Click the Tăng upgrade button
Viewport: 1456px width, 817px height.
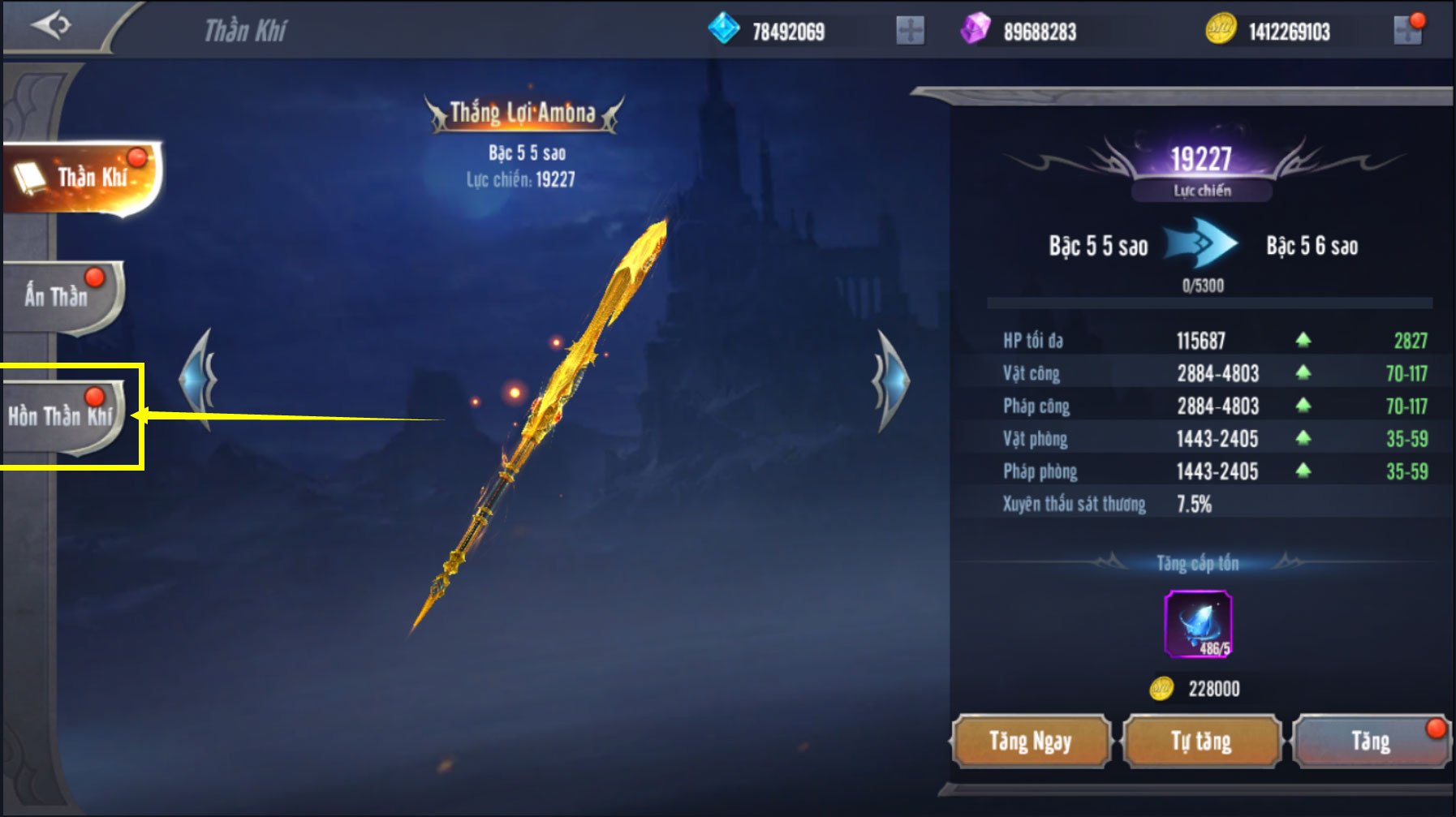[x=1370, y=741]
